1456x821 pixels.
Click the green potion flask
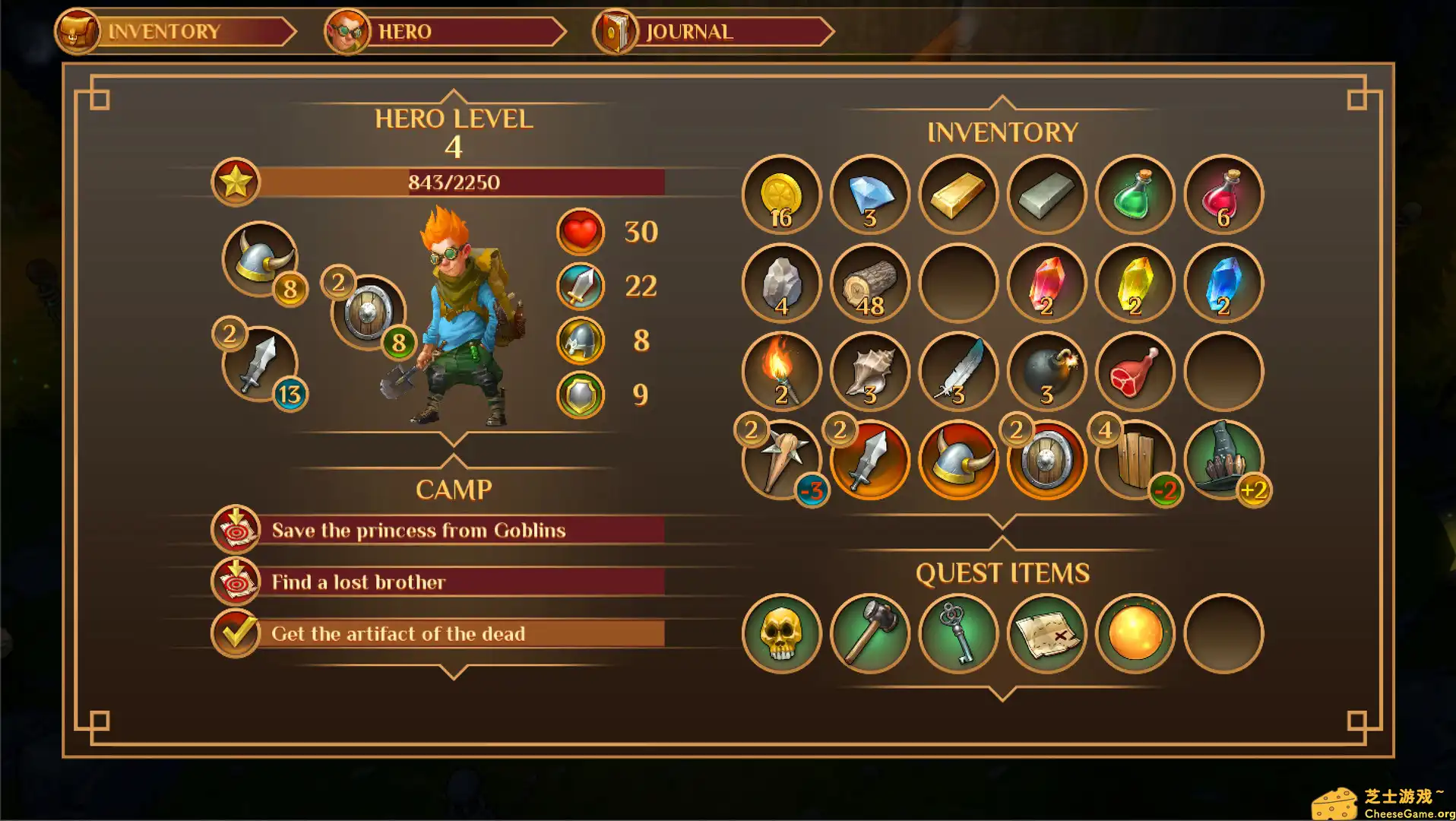click(x=1135, y=195)
